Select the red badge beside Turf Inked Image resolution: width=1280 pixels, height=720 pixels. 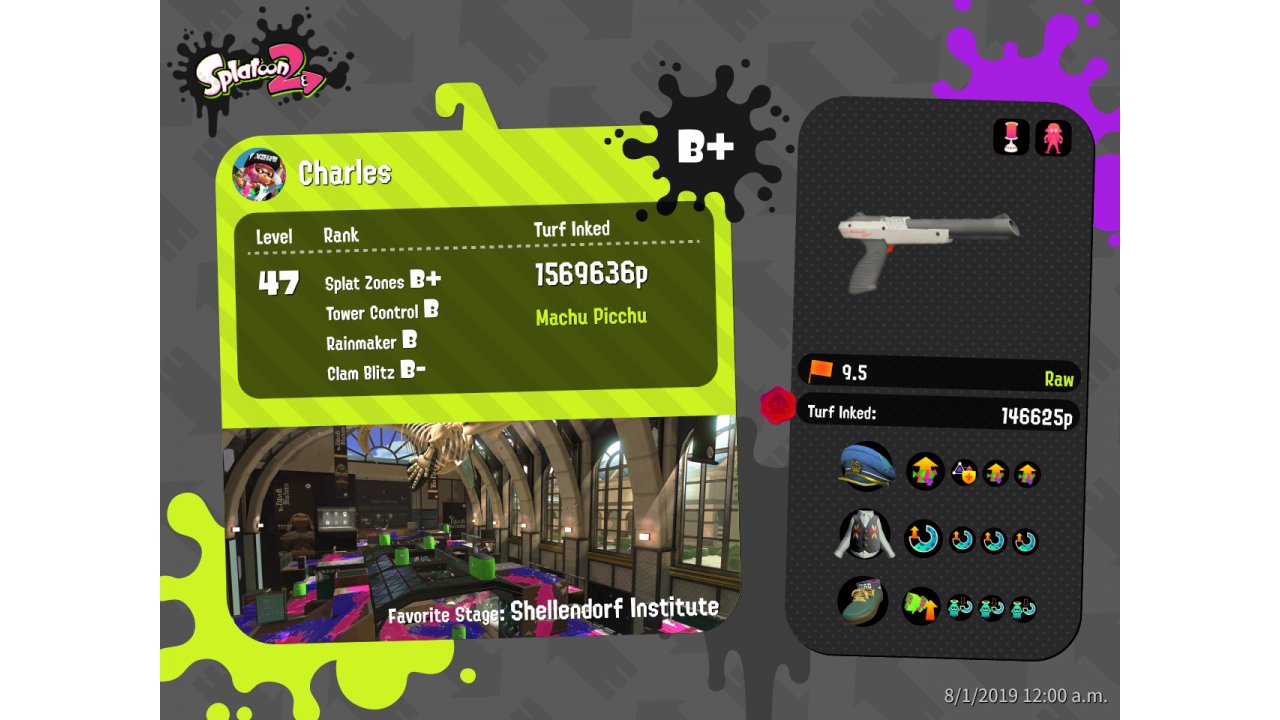(x=778, y=406)
